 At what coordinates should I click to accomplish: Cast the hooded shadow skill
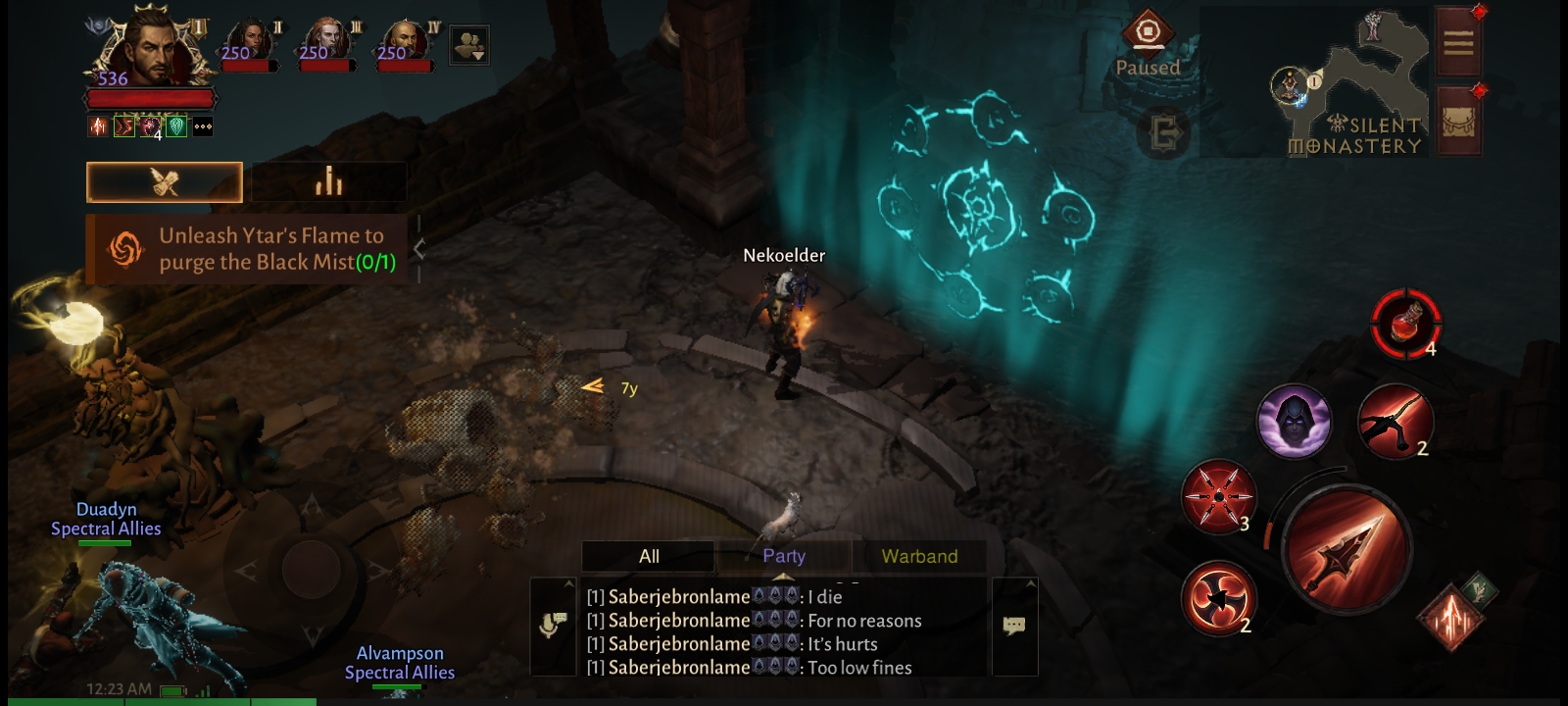(x=1294, y=422)
